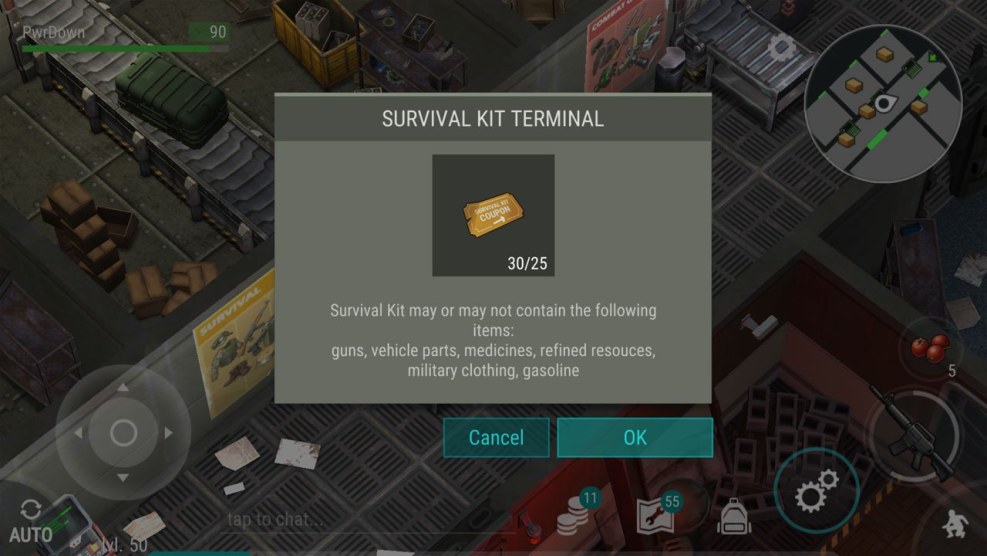Tap the virtual joystick center
Image resolution: width=987 pixels, height=556 pixels.
123,433
